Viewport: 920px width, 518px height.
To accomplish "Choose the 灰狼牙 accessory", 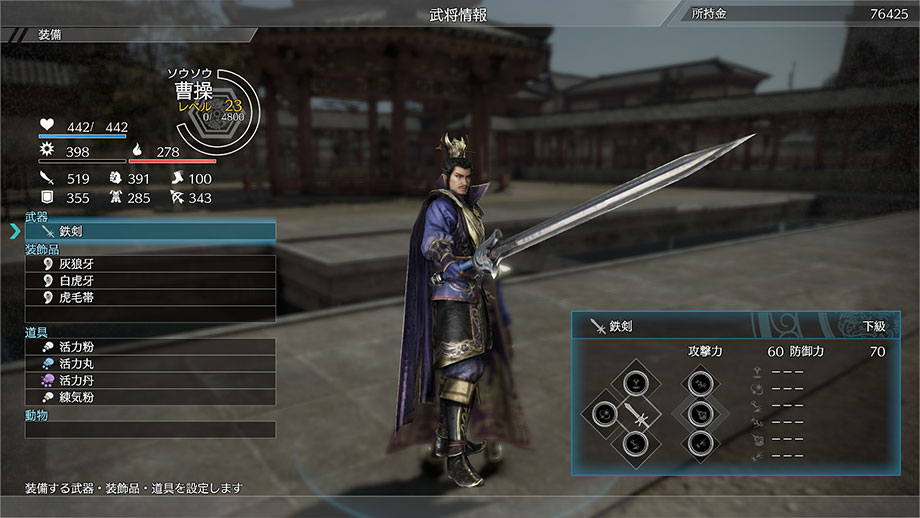I will click(x=150, y=264).
